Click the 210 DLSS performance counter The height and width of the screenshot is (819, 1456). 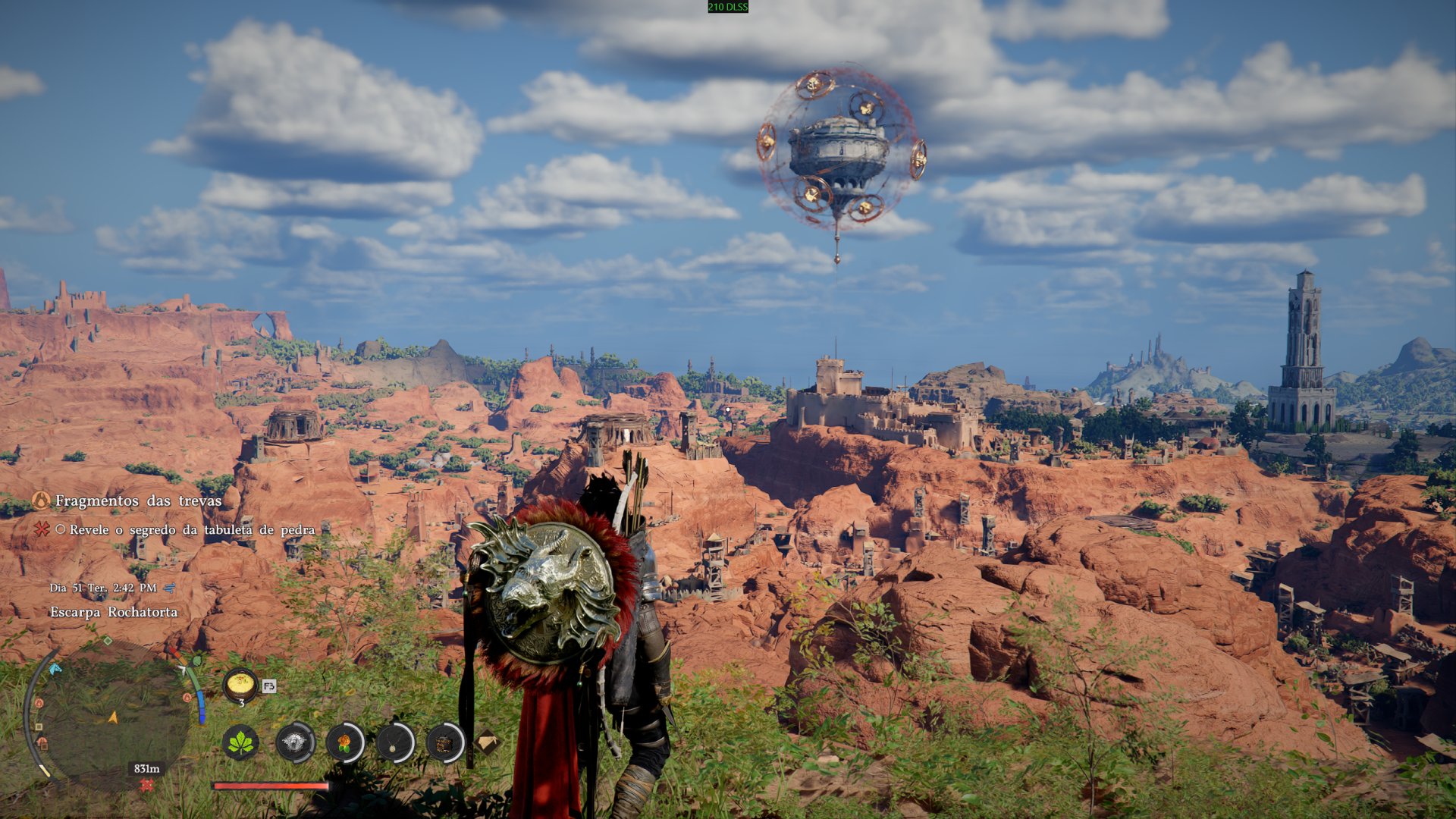coord(726,8)
